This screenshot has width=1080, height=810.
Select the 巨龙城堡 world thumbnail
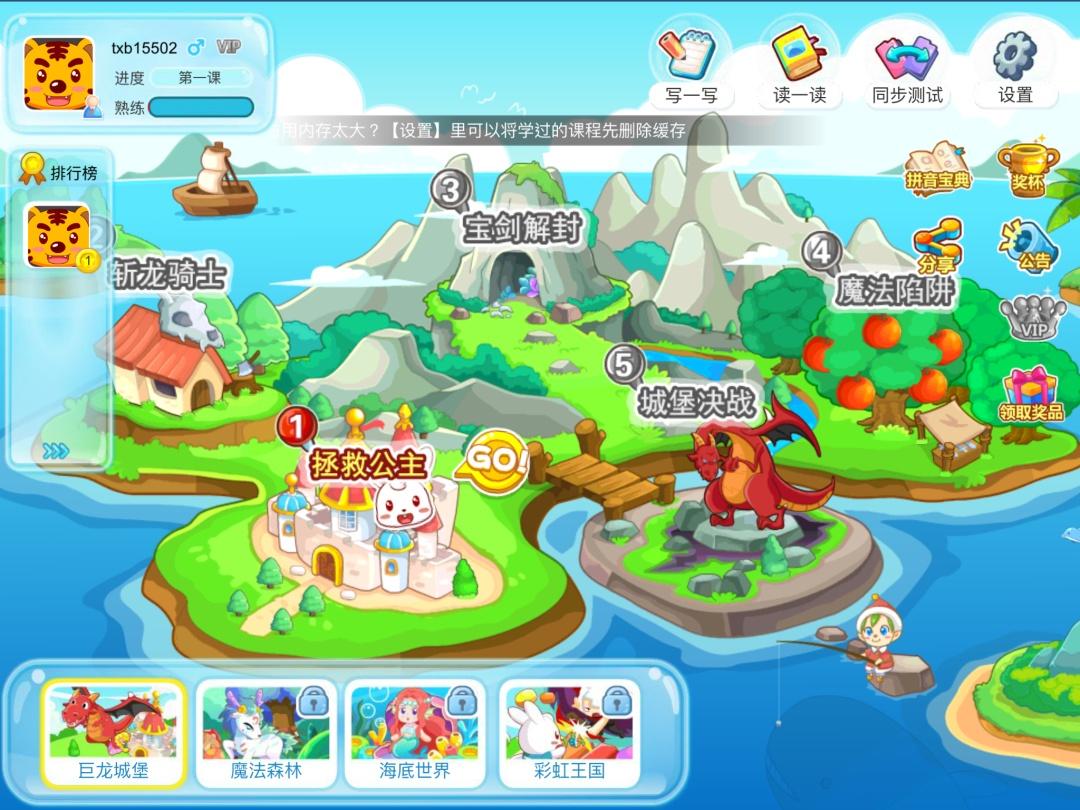point(114,733)
